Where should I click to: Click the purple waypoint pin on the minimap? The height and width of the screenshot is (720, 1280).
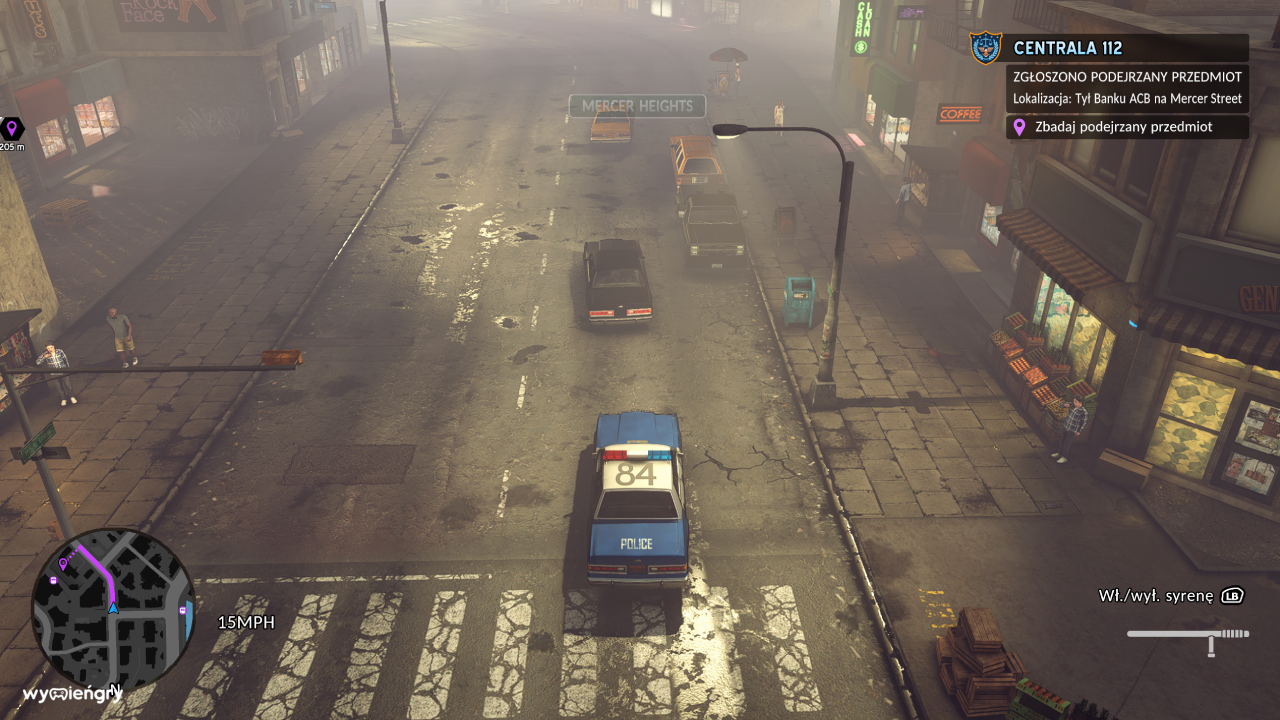tap(63, 564)
